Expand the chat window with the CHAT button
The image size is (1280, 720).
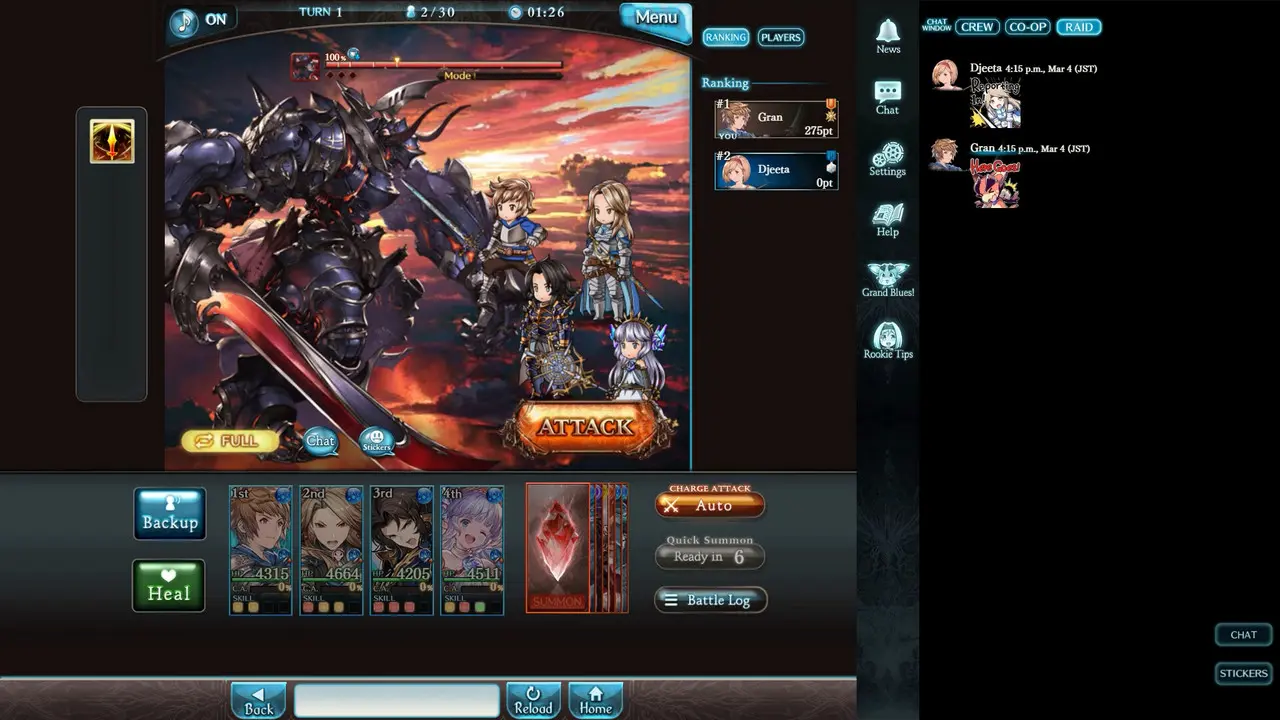tap(1242, 634)
